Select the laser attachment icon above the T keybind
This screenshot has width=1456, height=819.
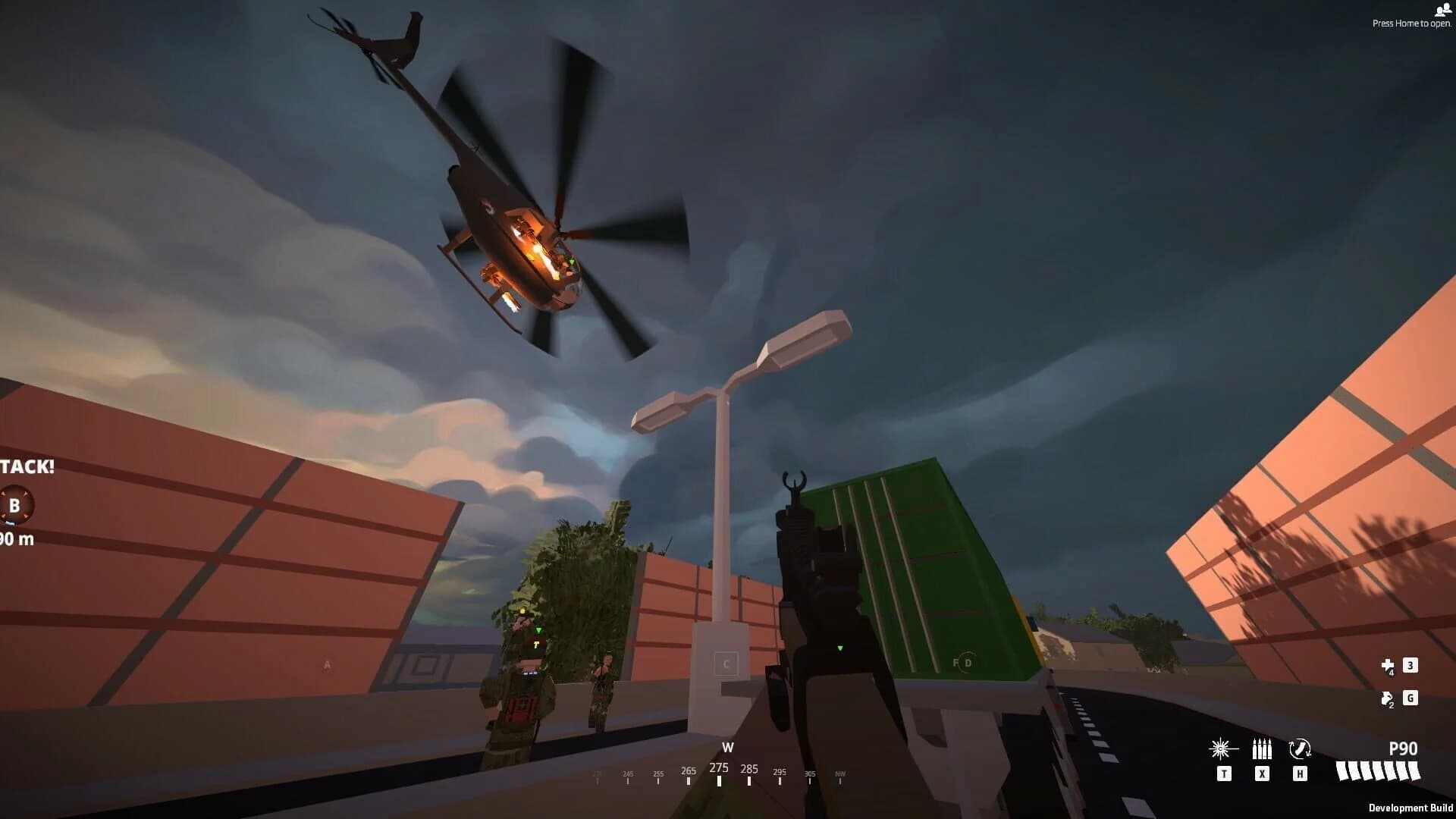pos(1221,748)
